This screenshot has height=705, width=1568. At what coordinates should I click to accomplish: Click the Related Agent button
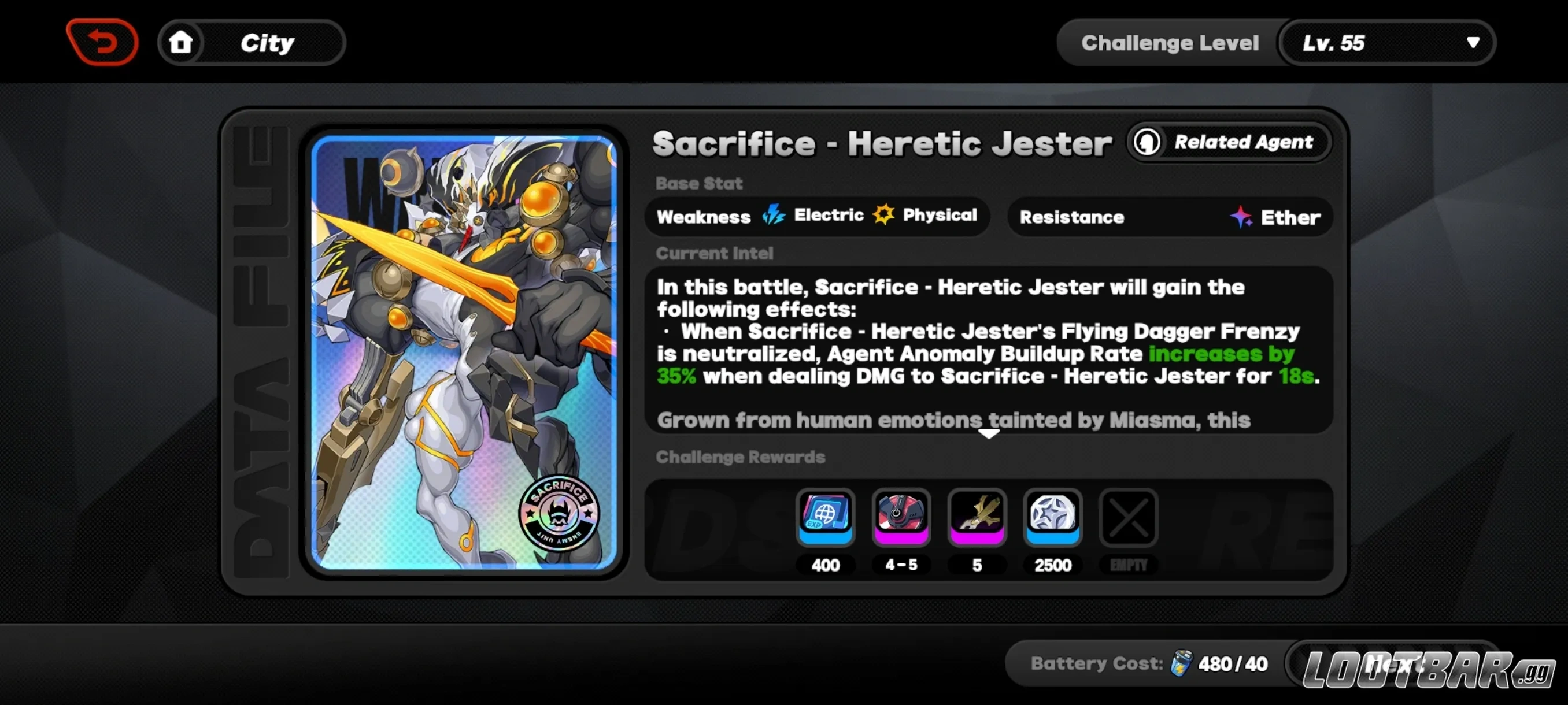(x=1229, y=142)
